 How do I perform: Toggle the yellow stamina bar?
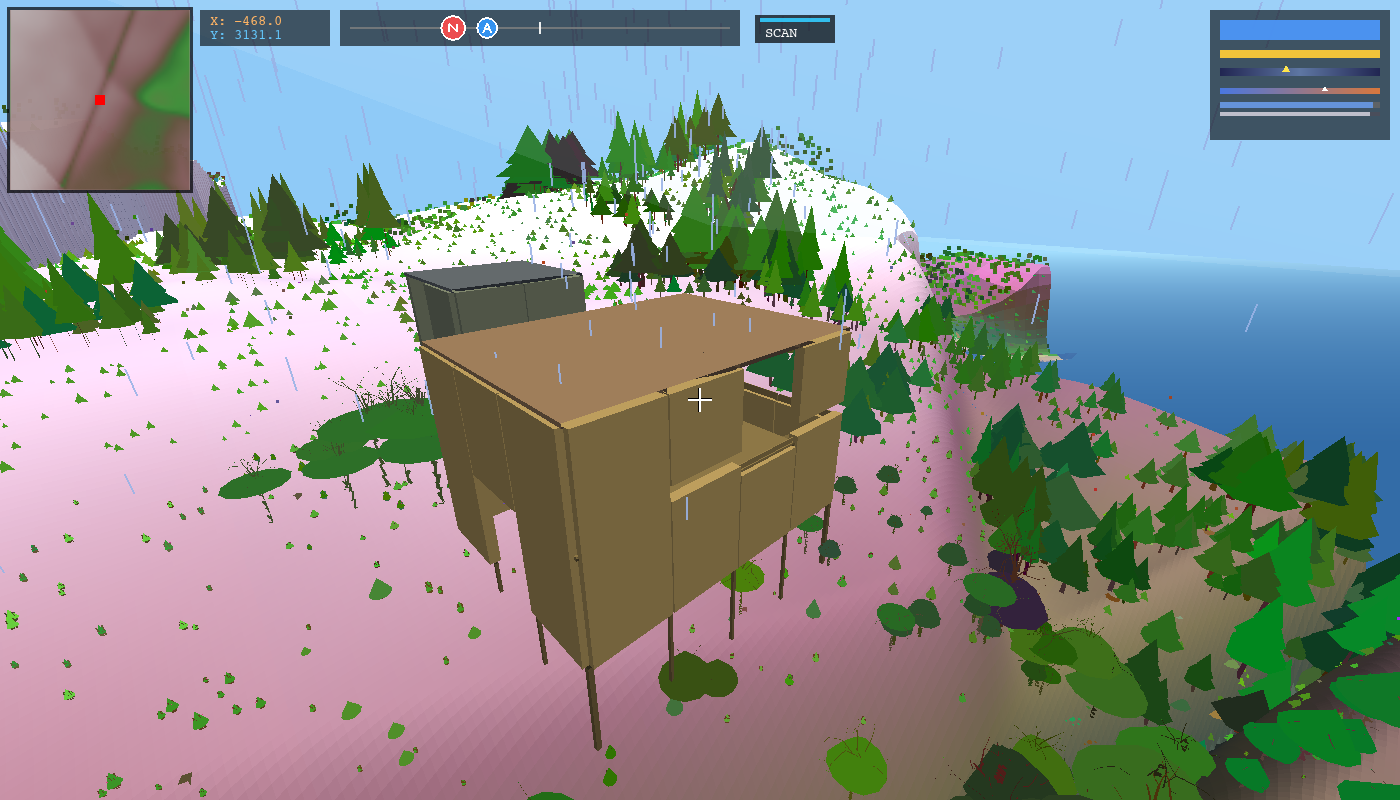[1300, 53]
